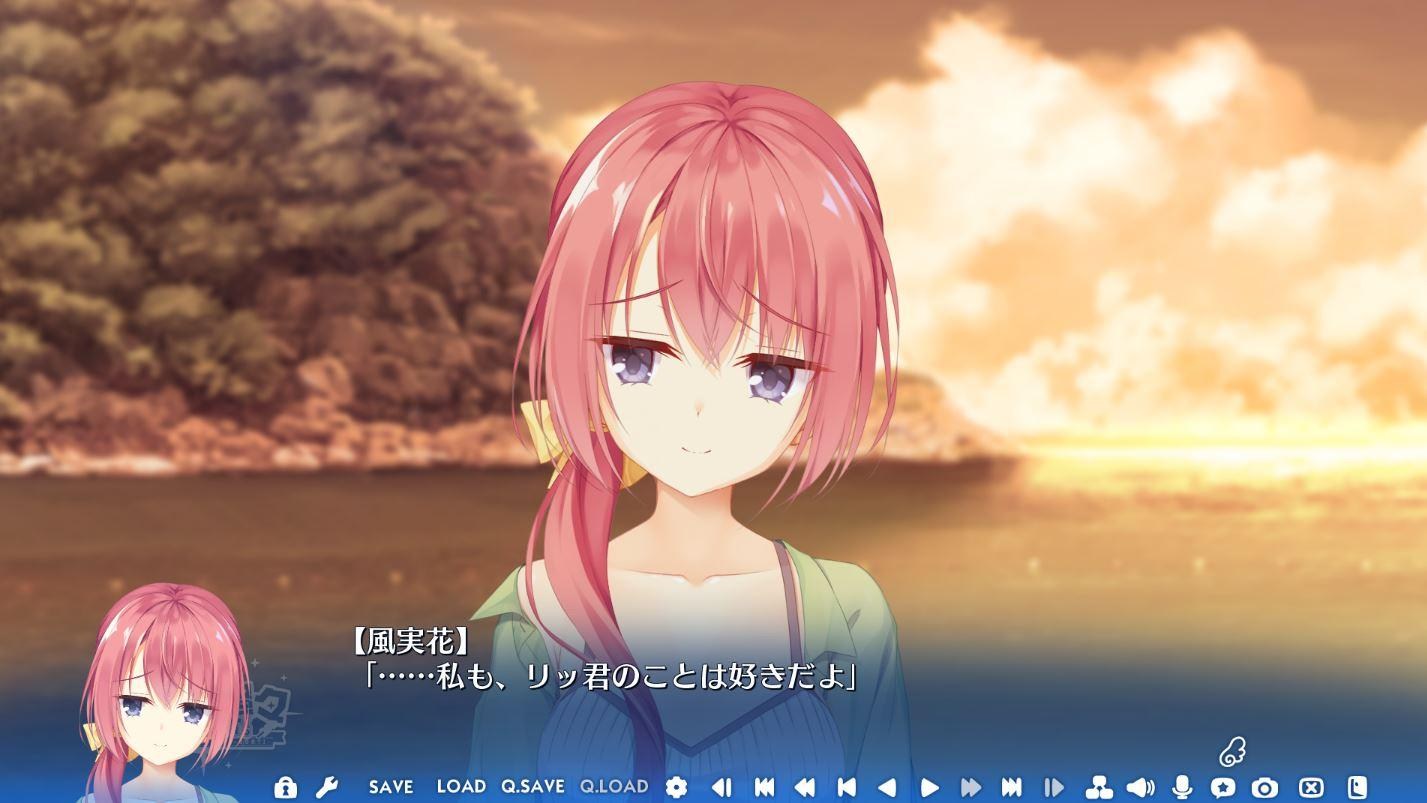Viewport: 1427px width, 803px height.
Task: Lock the game screen with padlock icon
Action: point(286,788)
